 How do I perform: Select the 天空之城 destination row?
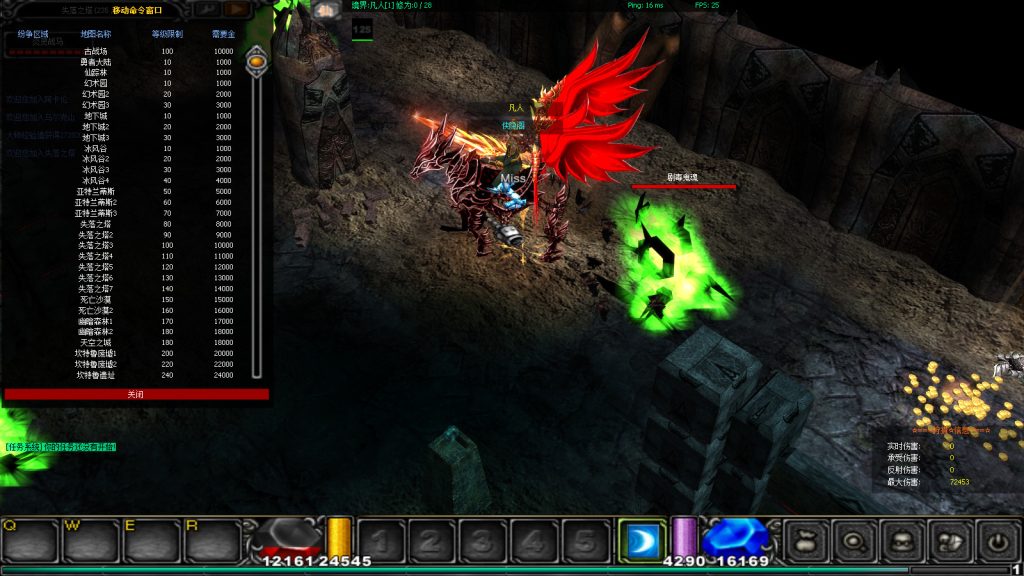tap(96, 343)
